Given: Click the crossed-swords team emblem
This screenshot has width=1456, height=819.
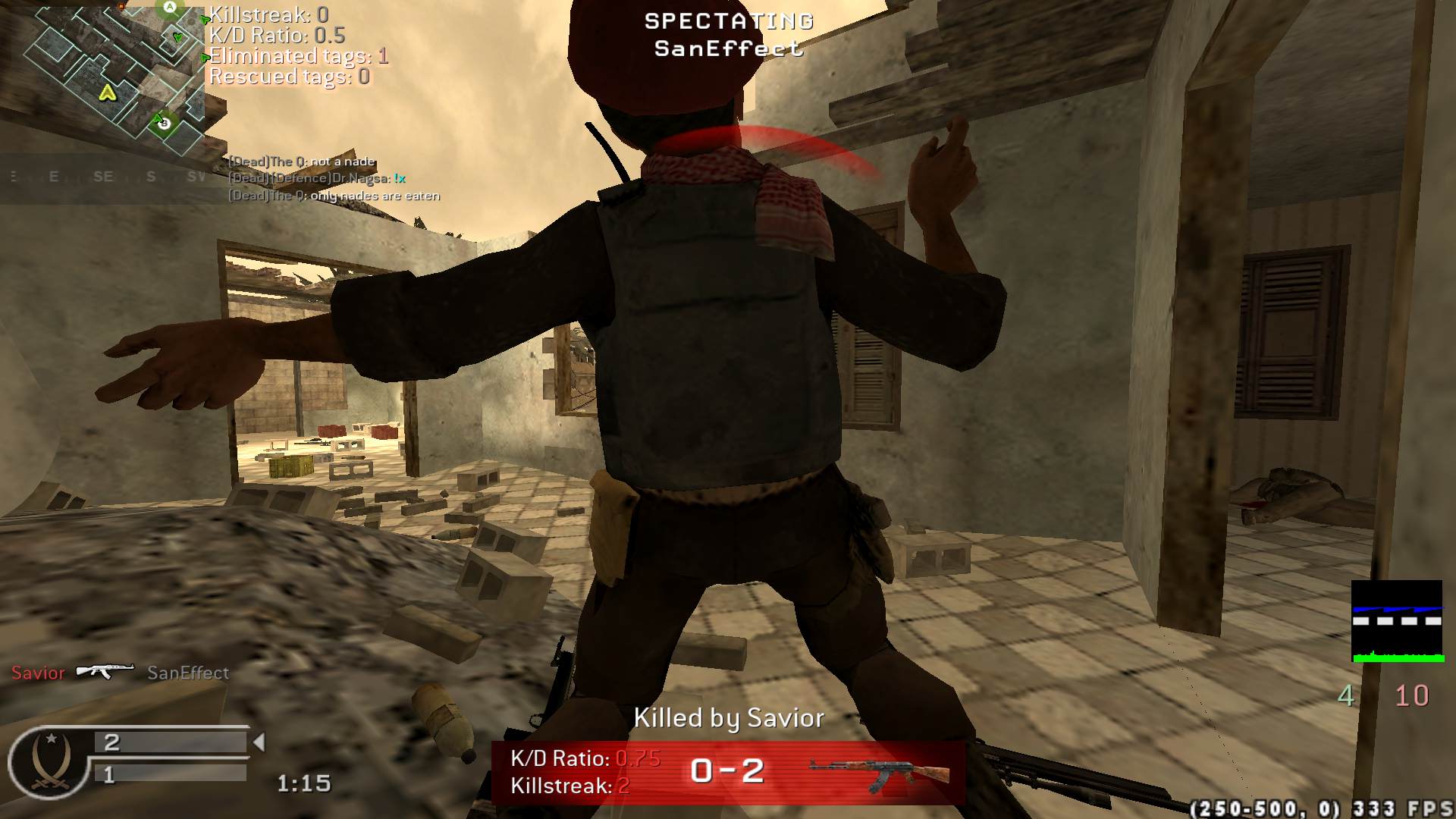Looking at the screenshot, I should [49, 761].
